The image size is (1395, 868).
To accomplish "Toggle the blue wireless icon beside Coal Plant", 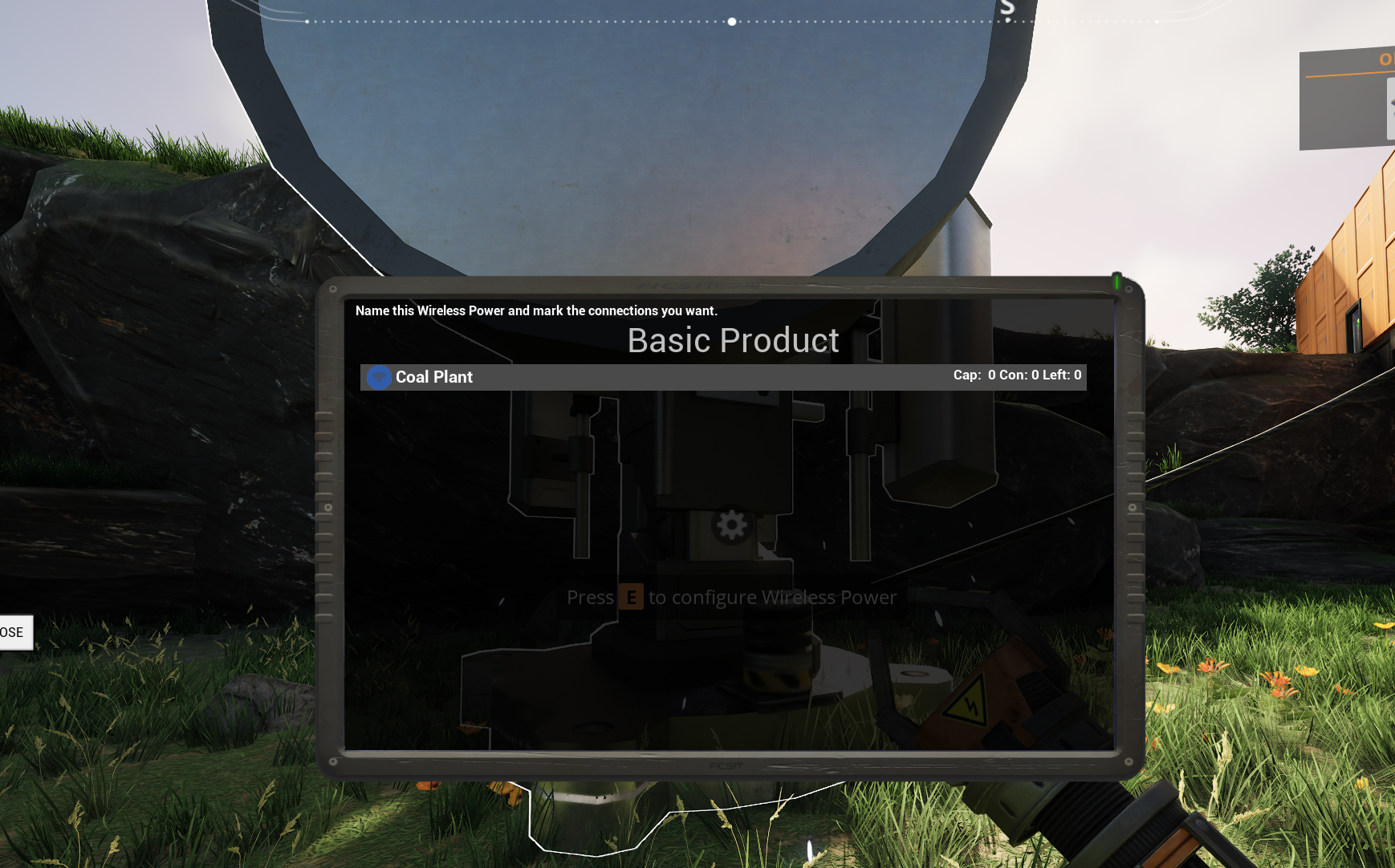I will point(379,377).
